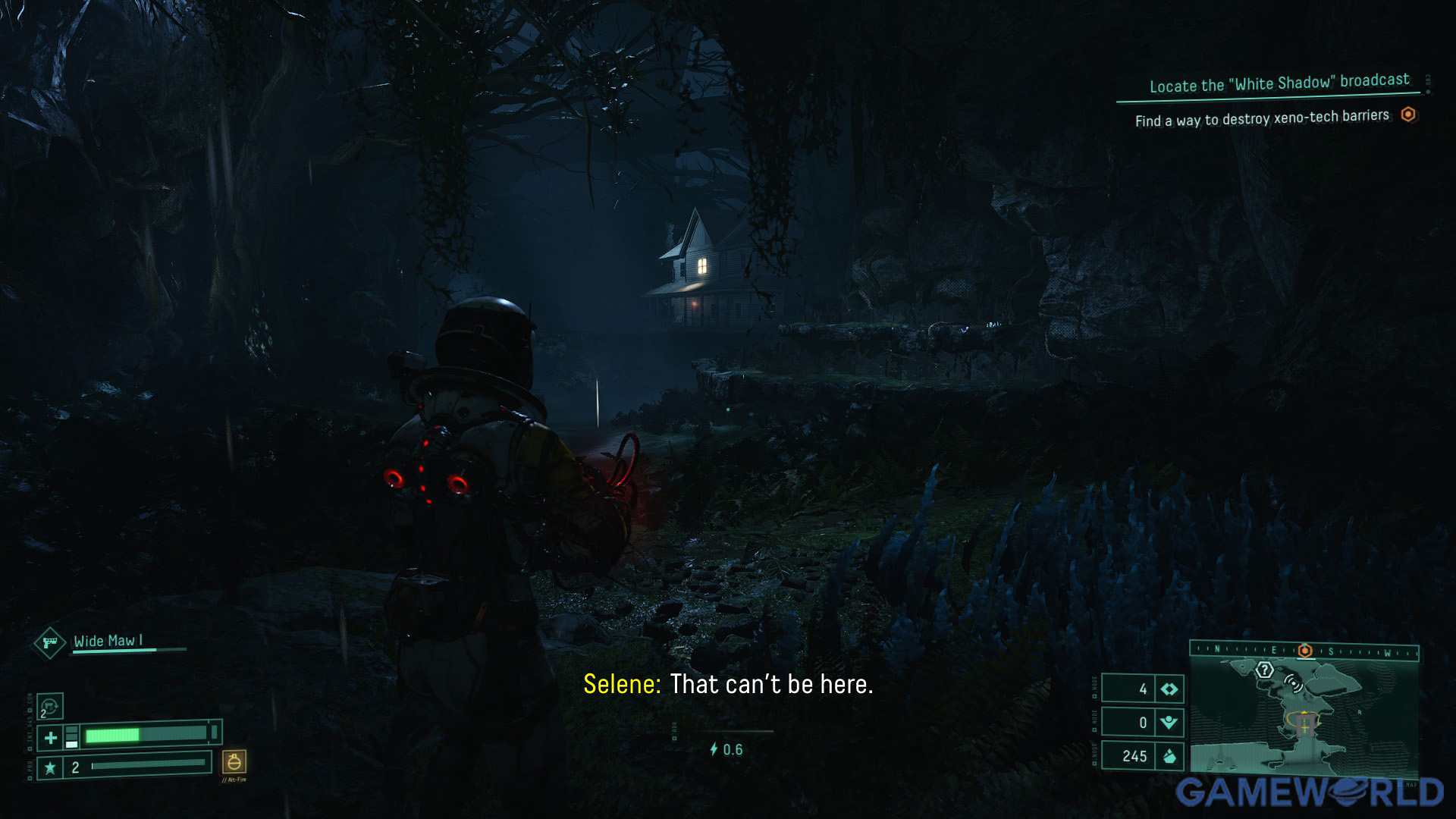
Task: Click the orange objective marker on the compass
Action: click(x=1305, y=651)
